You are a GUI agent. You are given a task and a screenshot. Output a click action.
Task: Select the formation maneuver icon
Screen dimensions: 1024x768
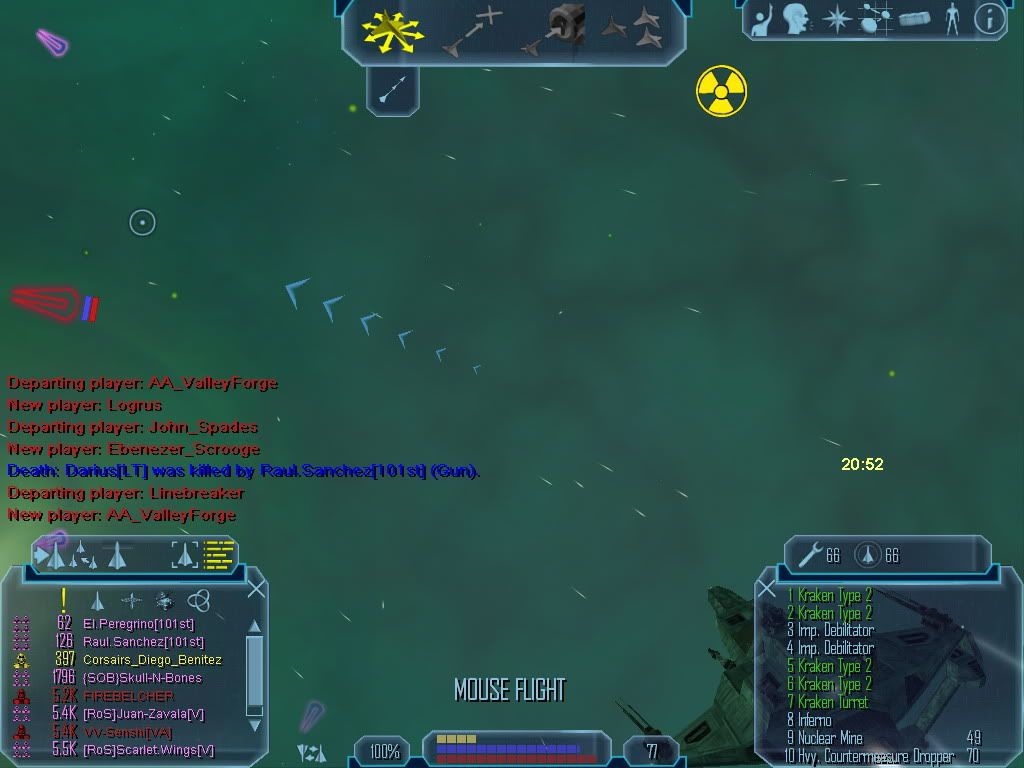coord(633,29)
